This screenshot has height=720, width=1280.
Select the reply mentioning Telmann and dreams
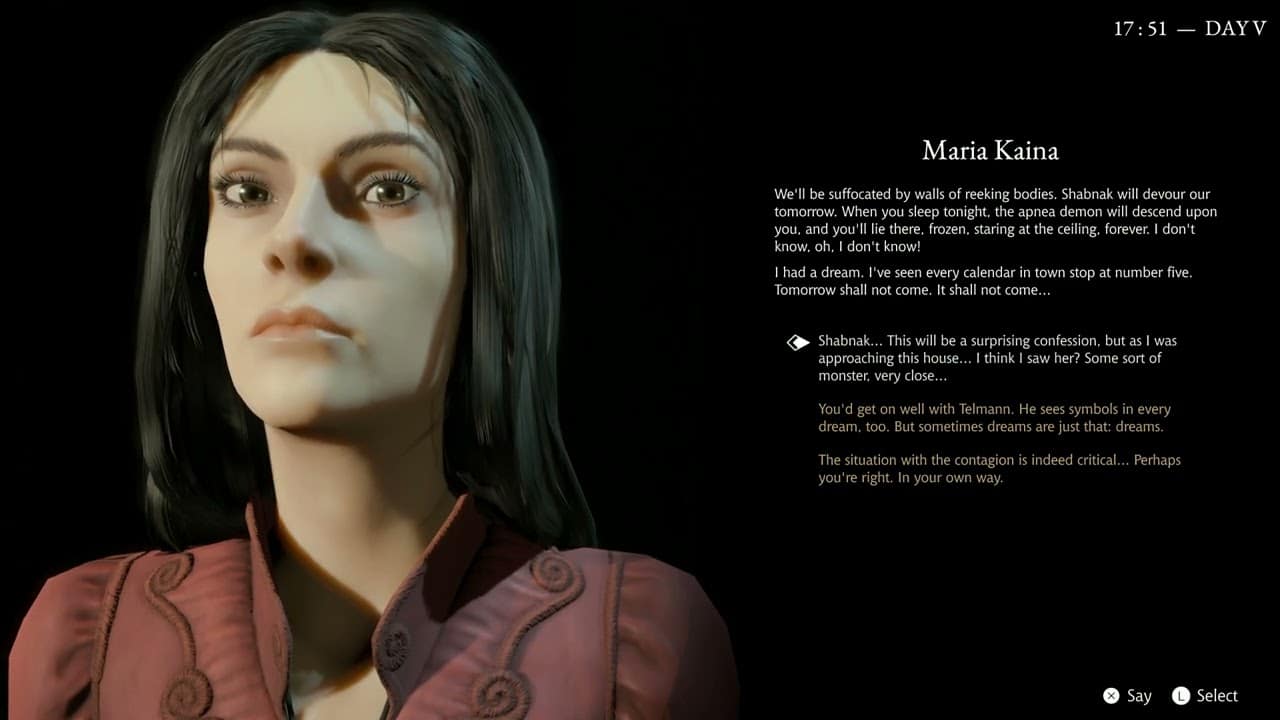(994, 418)
